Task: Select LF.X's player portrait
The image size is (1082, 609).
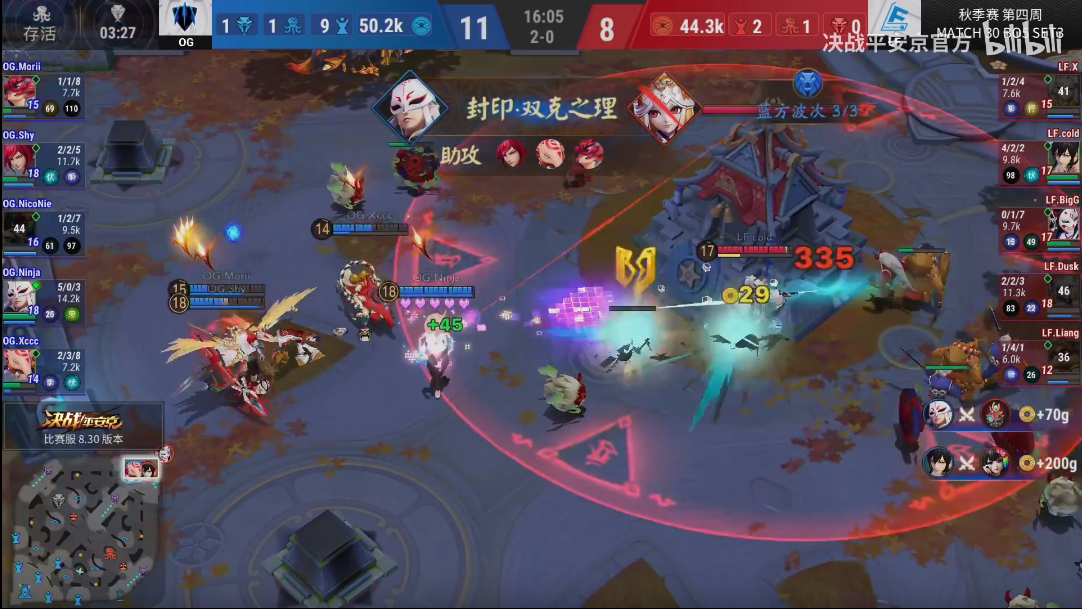Action: (1063, 91)
